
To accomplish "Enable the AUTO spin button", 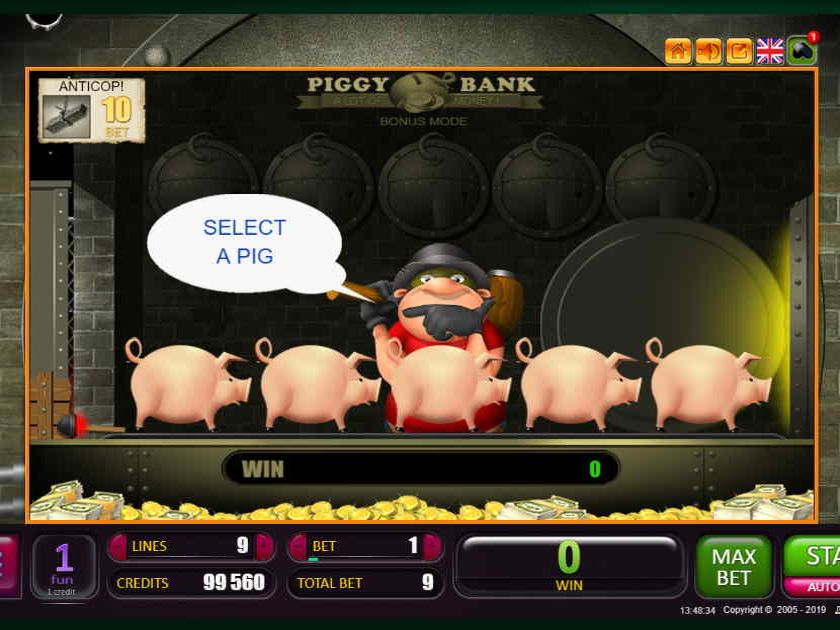I will pos(822,587).
